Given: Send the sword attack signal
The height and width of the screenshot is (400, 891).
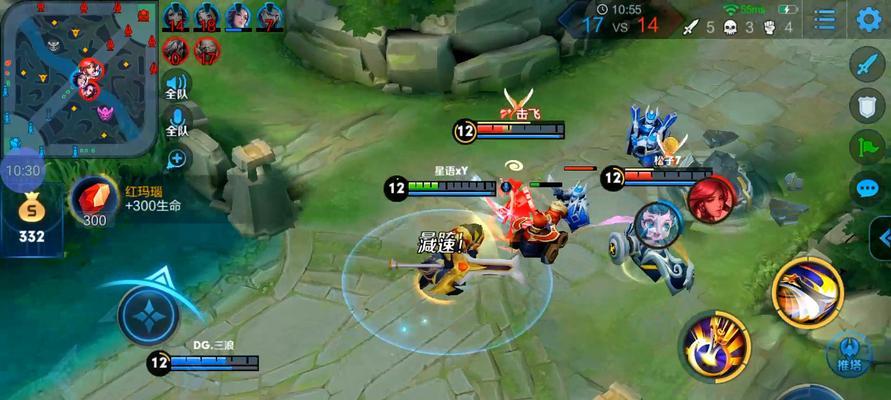Looking at the screenshot, I should coord(866,63).
